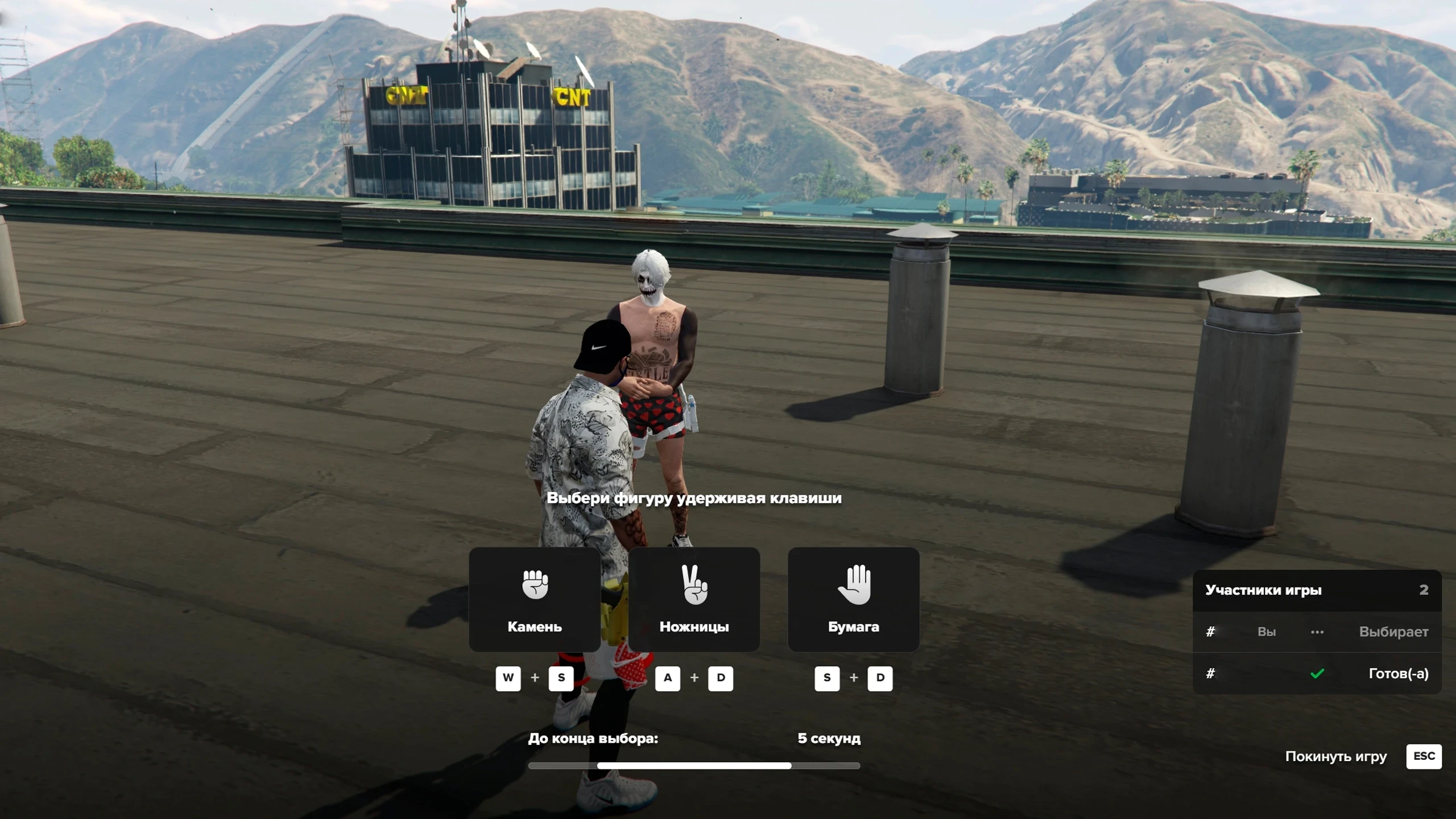Image resolution: width=1456 pixels, height=819 pixels.
Task: Click the Участники игры panel header
Action: coord(1317,590)
